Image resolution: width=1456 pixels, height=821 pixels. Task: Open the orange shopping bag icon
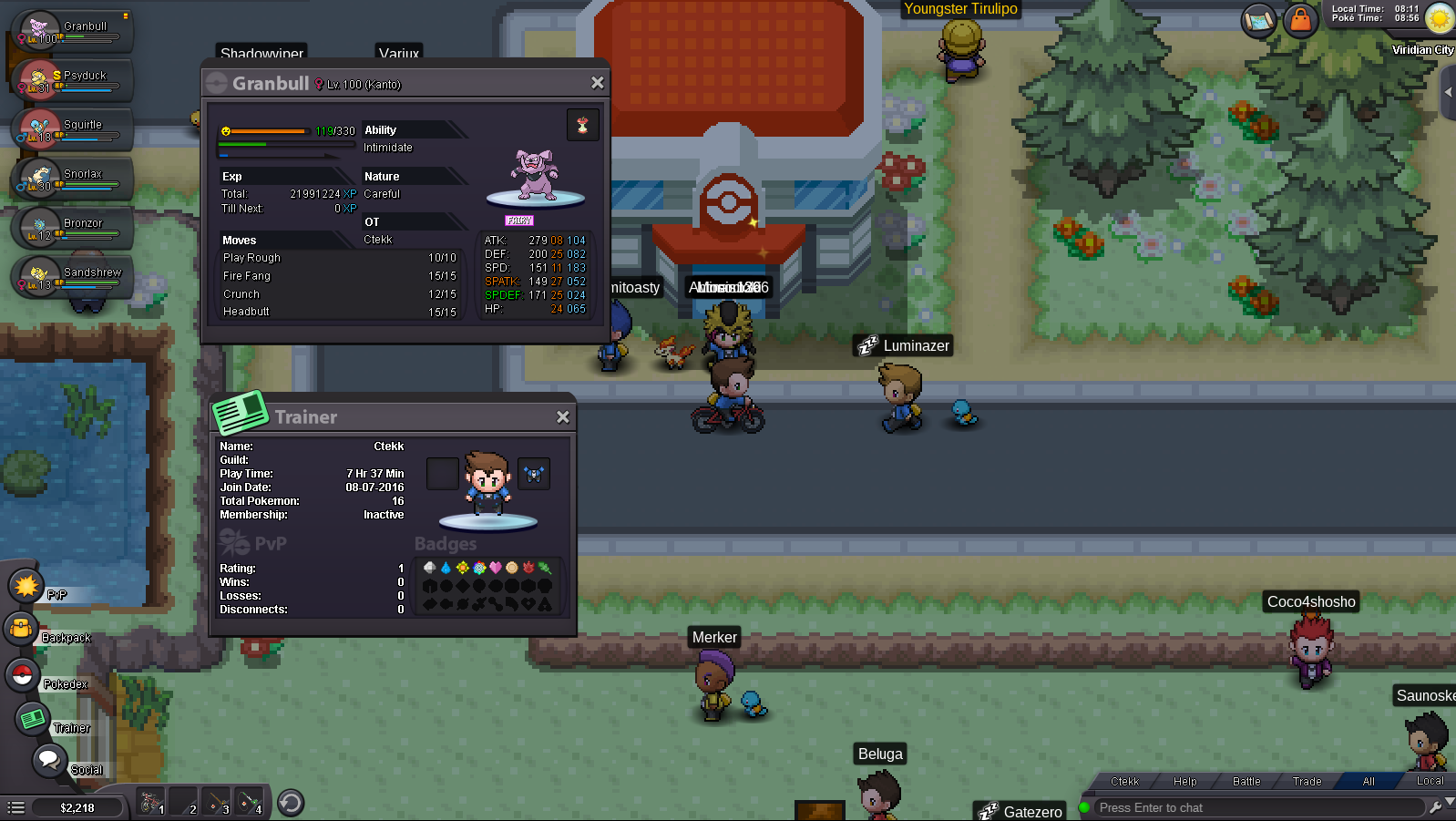1300,19
